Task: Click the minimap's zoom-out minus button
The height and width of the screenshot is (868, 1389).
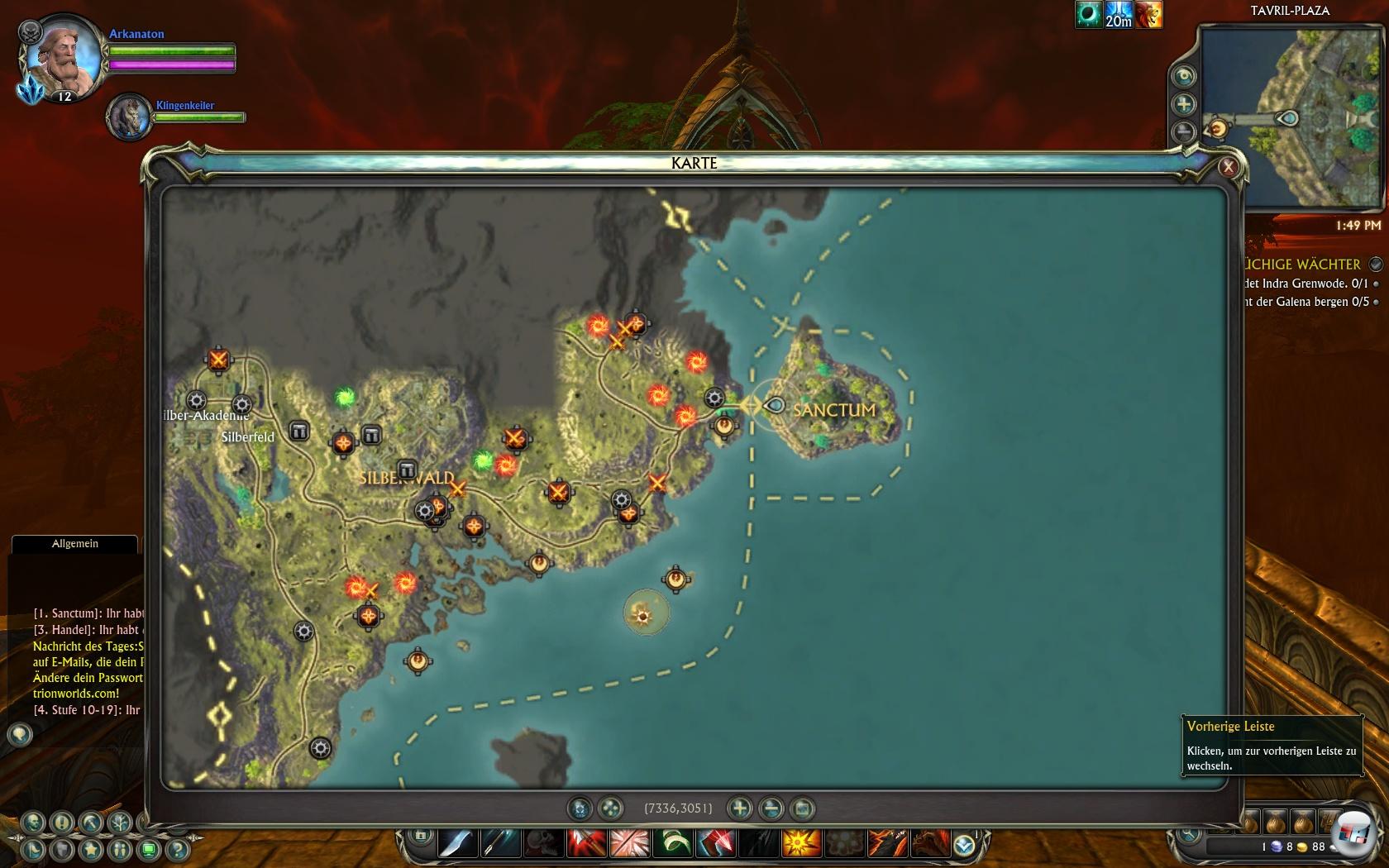Action: (1184, 131)
